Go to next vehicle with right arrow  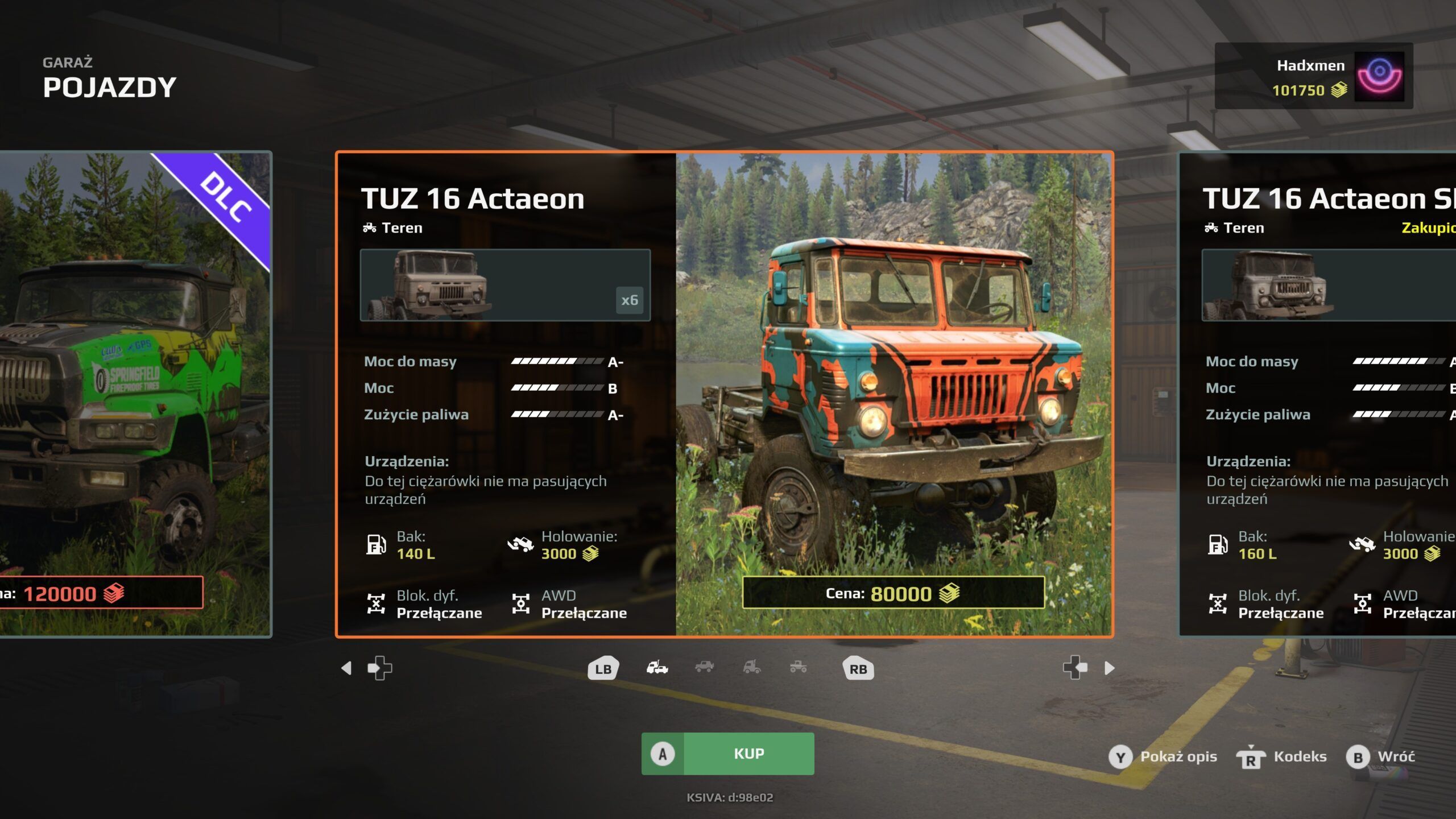tap(1109, 668)
